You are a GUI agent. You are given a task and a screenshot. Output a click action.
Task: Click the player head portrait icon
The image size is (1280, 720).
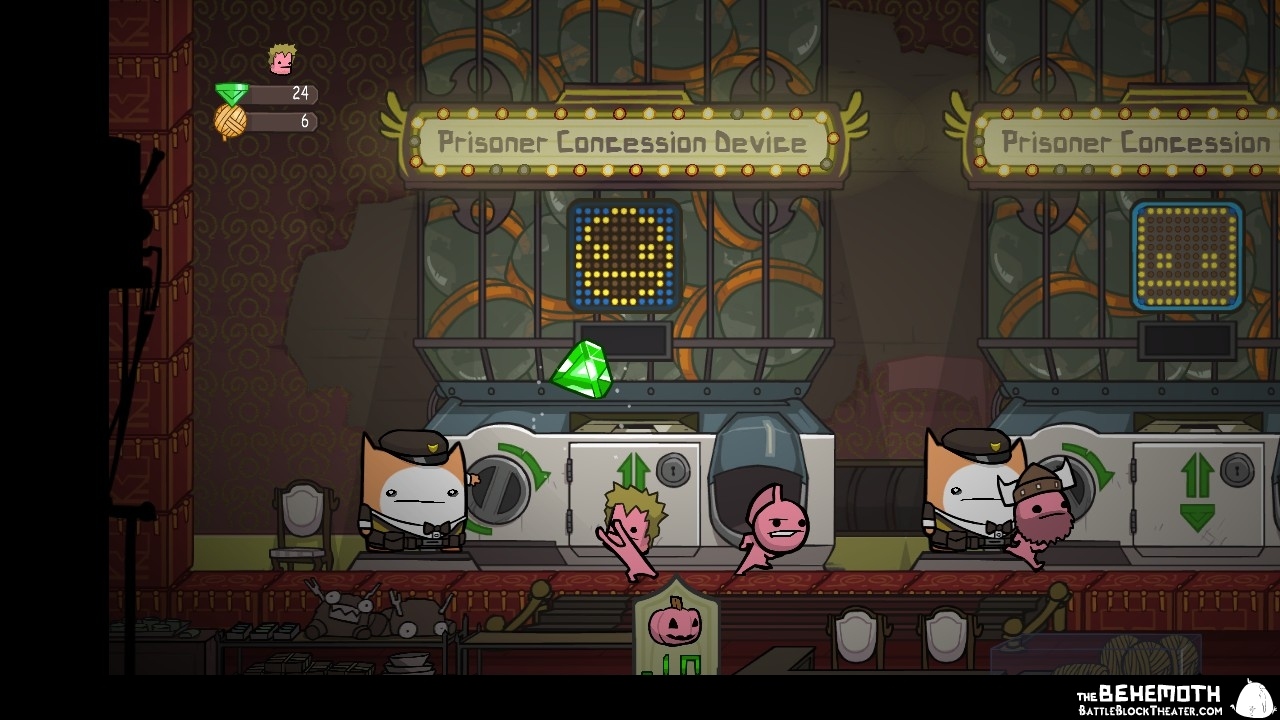(x=282, y=60)
